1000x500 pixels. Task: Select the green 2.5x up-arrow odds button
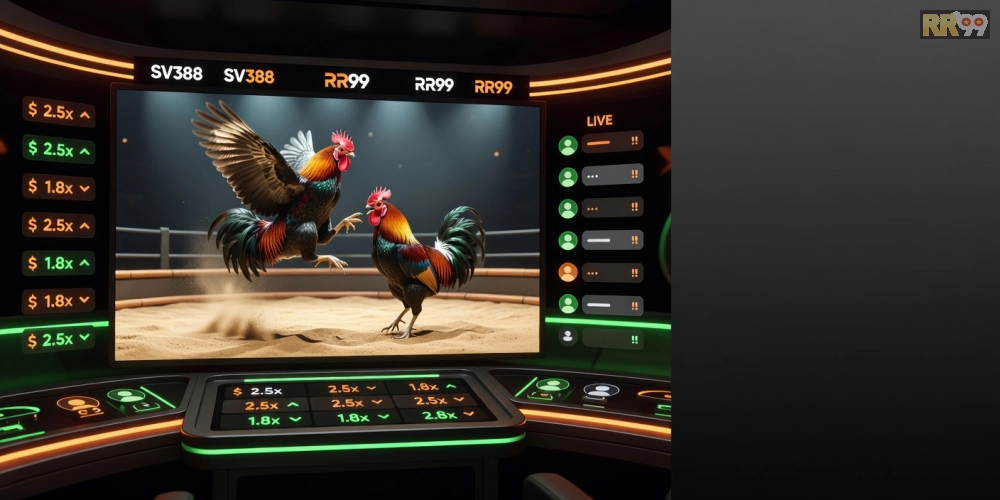coord(59,150)
